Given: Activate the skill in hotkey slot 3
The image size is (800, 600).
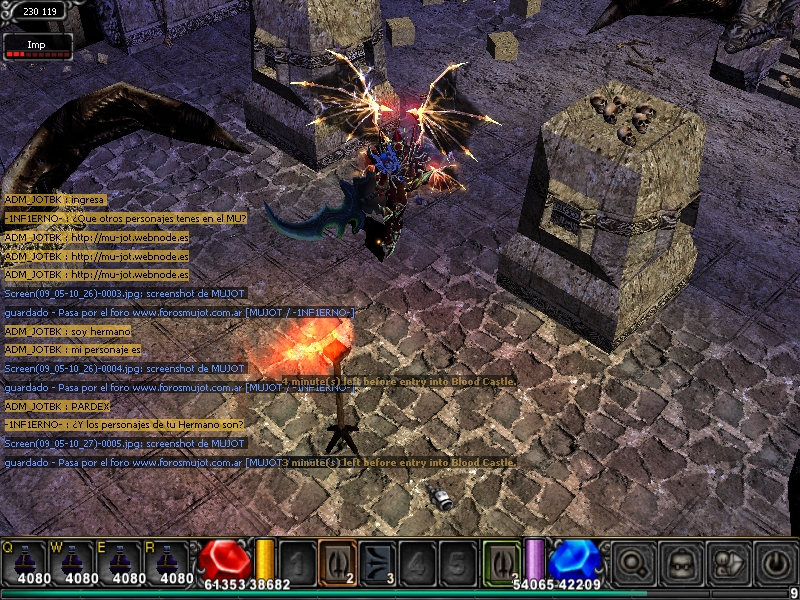Looking at the screenshot, I should click(x=376, y=561).
